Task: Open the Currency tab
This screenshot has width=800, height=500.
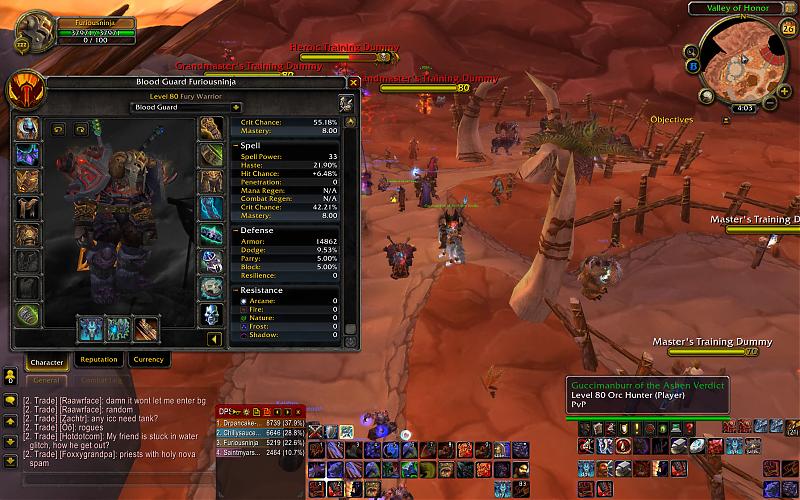Action: [148, 360]
